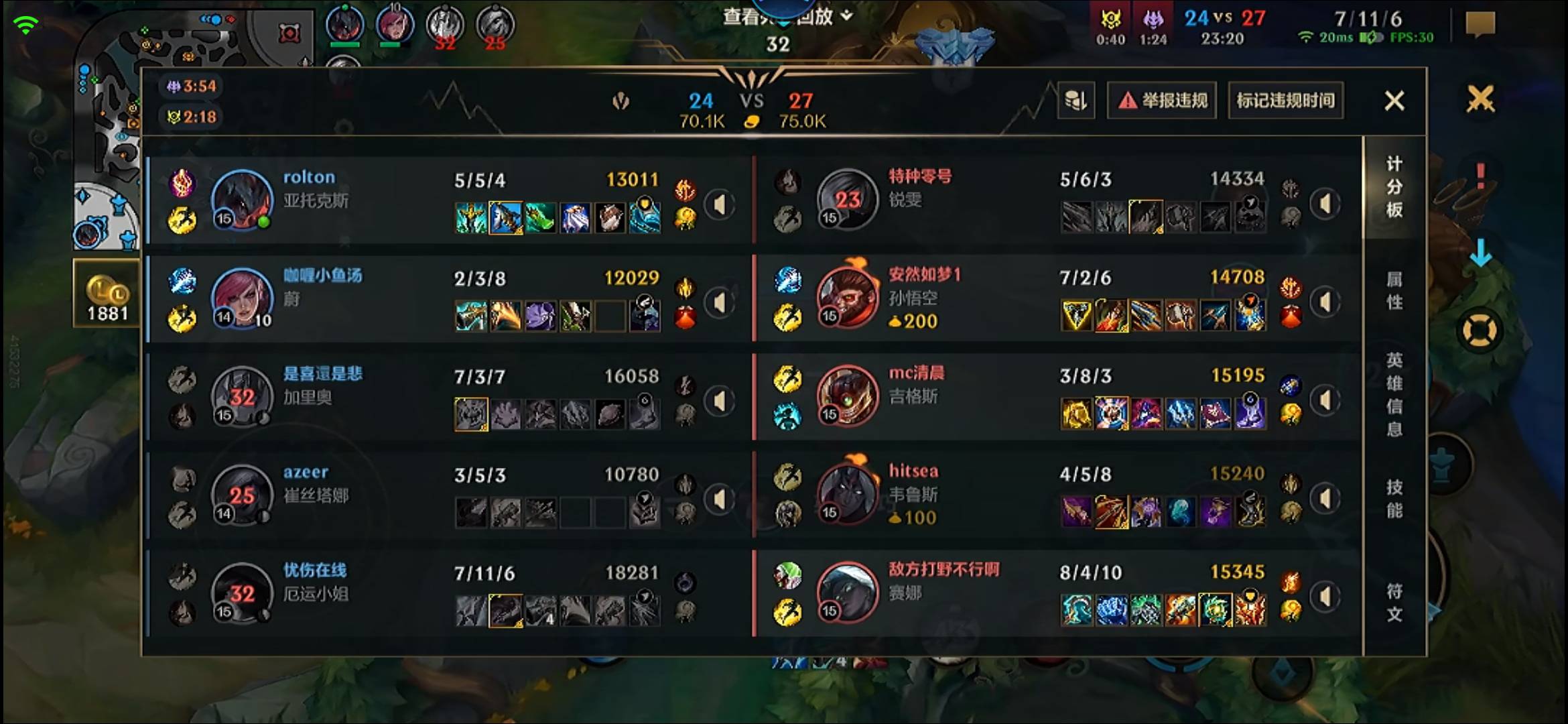Screen dimensions: 1568x724
Task: Select 敌方打野不行啊's Senna portrait
Action: [847, 593]
